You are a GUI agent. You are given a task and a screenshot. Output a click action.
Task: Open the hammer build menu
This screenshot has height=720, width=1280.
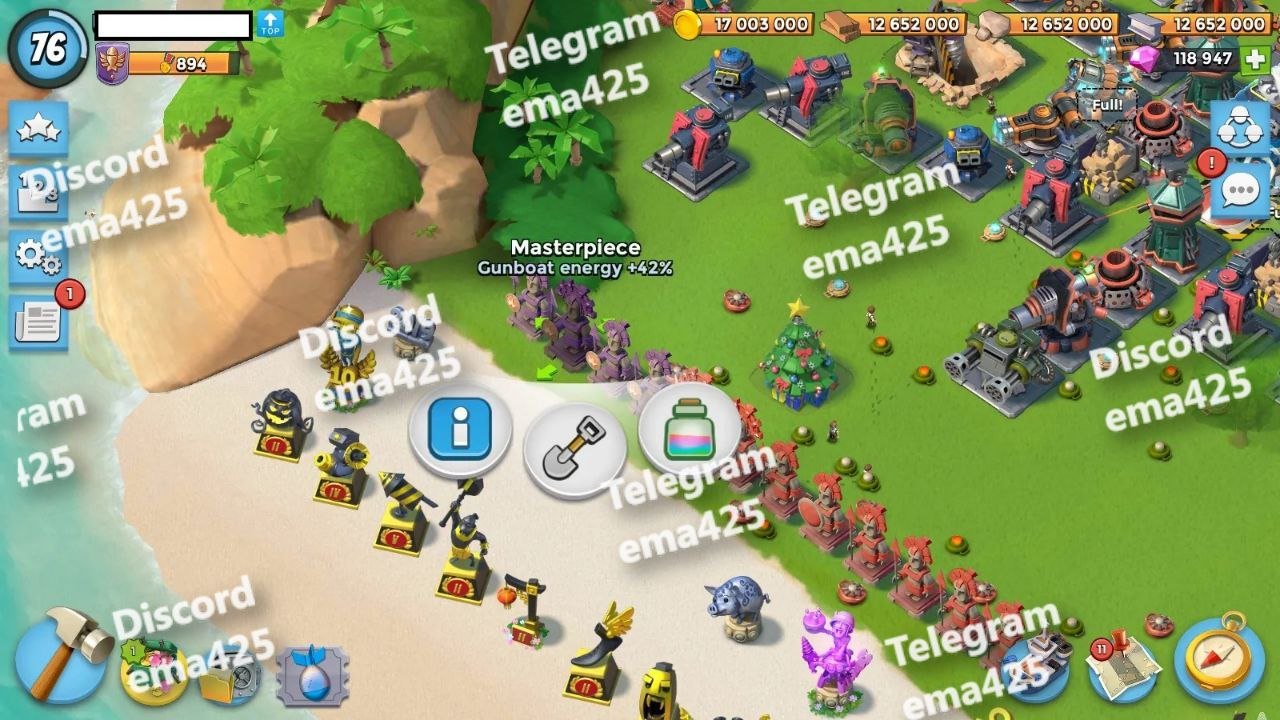pyautogui.click(x=62, y=655)
